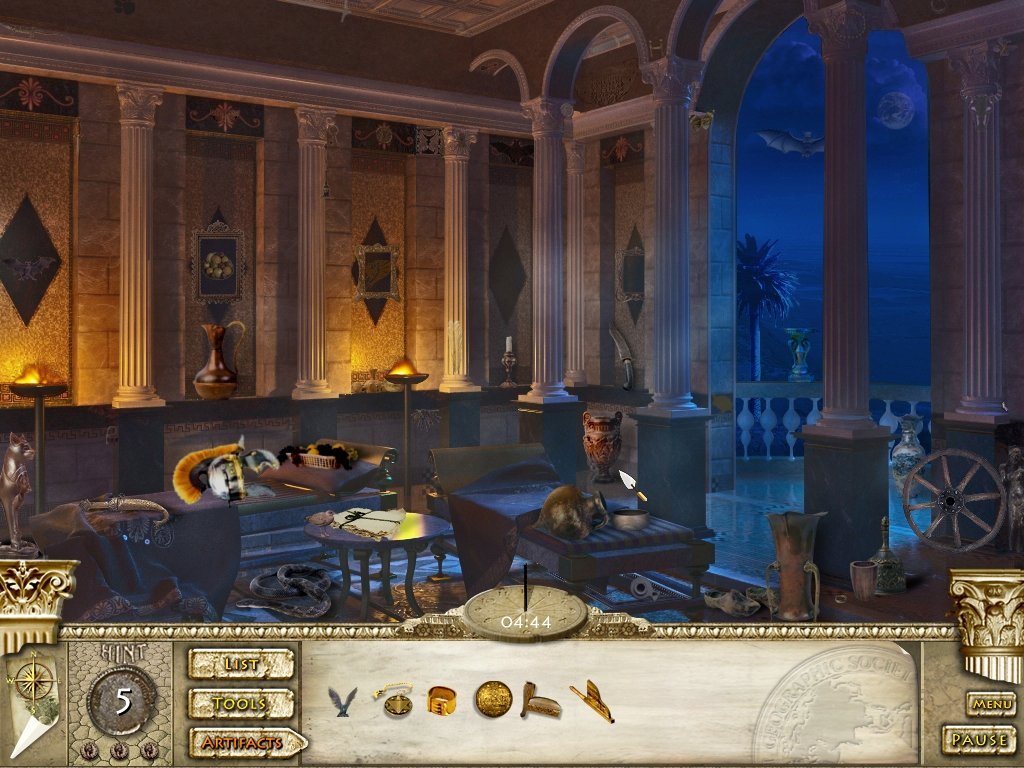The width and height of the screenshot is (1024, 768).
Task: Pick the golden ring artifact
Action: point(442,700)
